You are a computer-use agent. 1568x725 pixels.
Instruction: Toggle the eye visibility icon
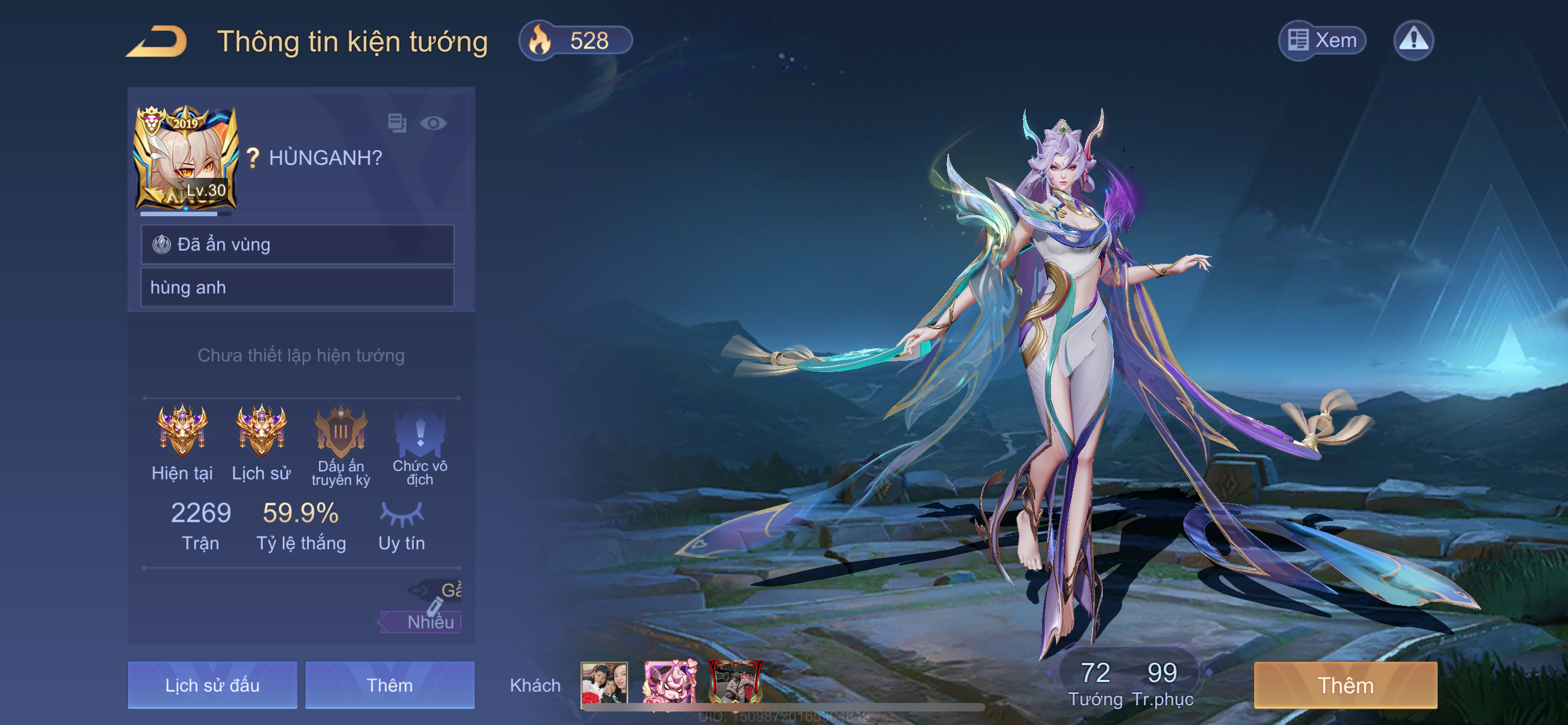(433, 124)
